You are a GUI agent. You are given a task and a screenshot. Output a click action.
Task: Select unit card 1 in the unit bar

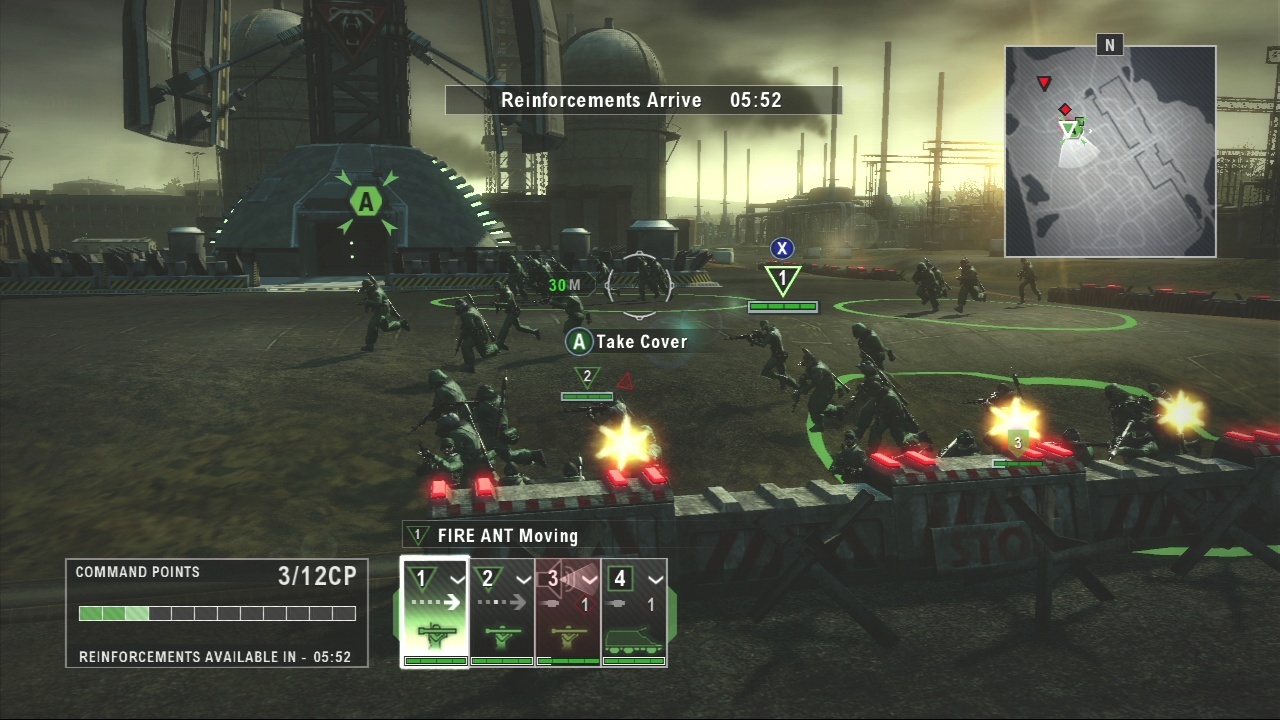point(435,611)
